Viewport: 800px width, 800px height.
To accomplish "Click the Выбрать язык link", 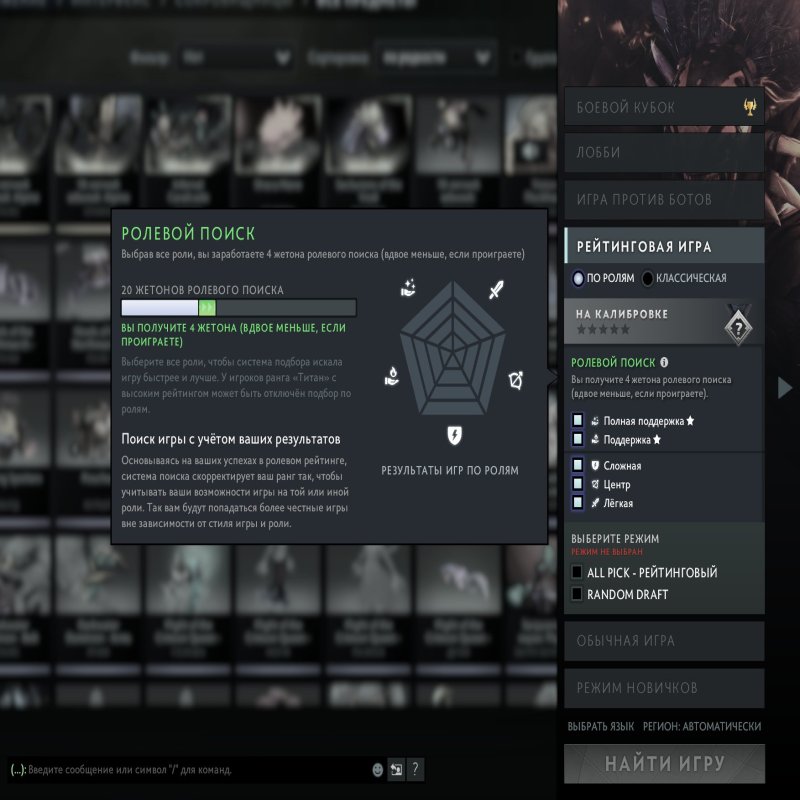I will click(x=601, y=727).
